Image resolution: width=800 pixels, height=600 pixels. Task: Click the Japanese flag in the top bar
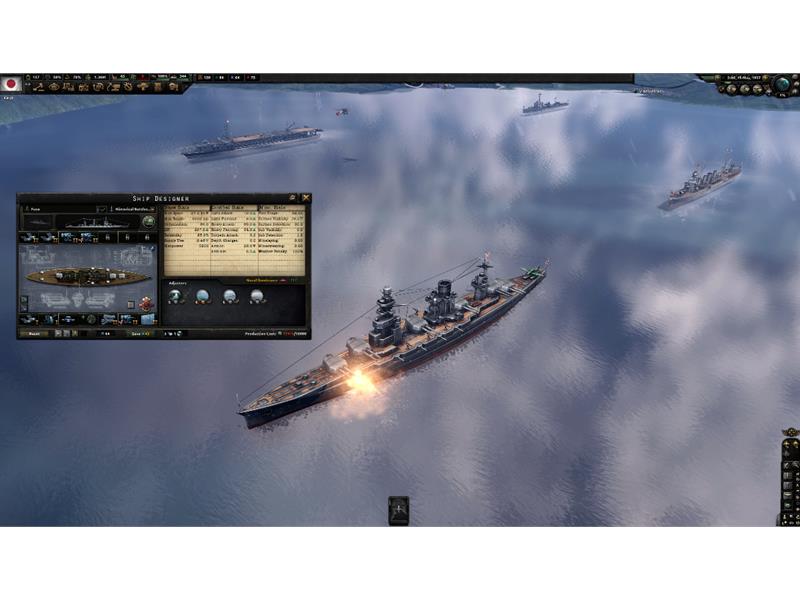[x=11, y=84]
